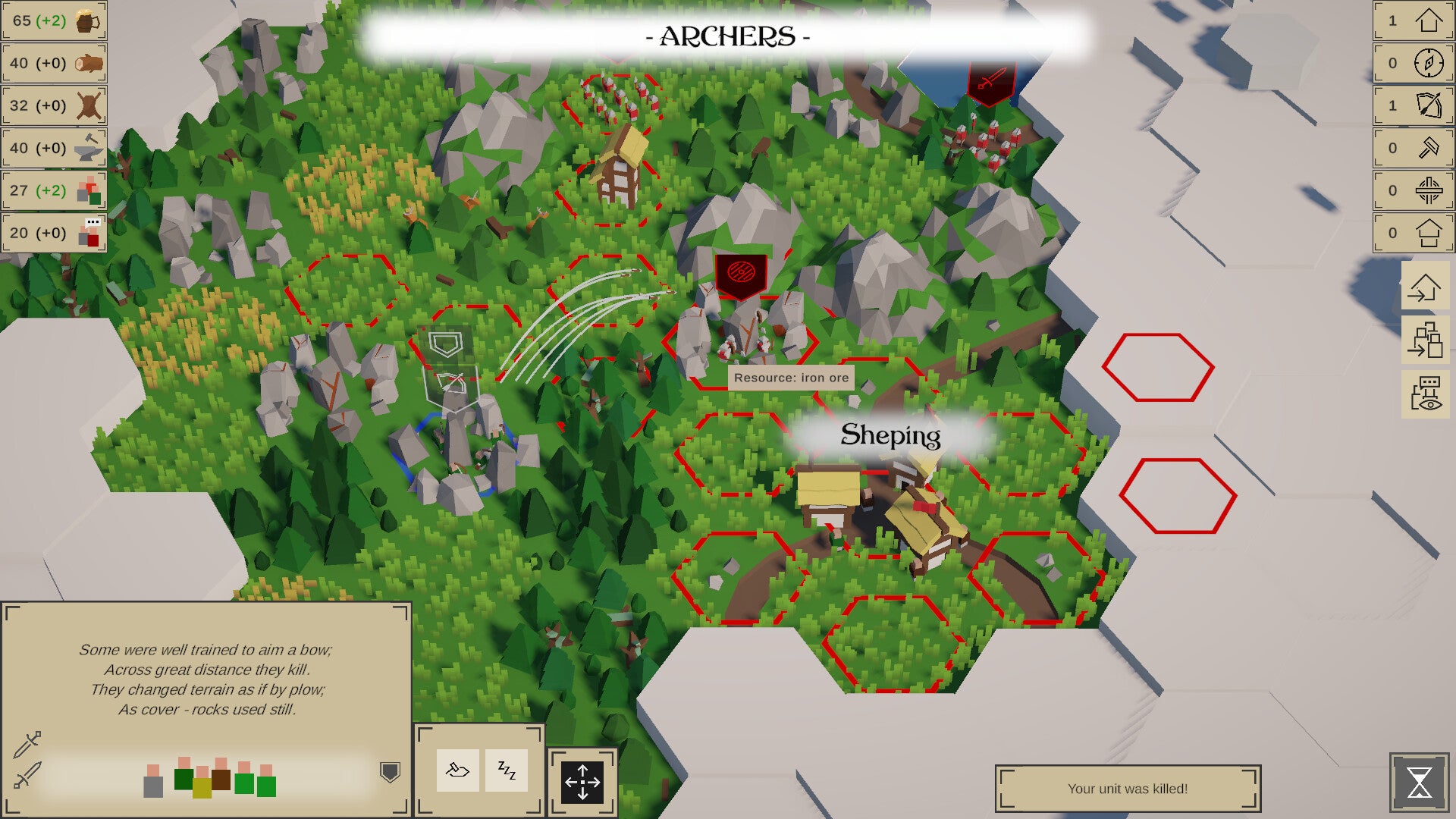Put the archers to sleep with Zzz button
The image size is (1456, 819).
[506, 770]
